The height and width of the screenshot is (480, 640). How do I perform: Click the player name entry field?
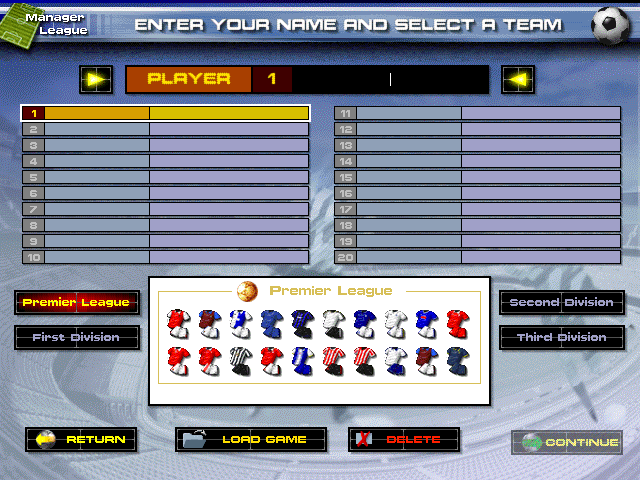(x=390, y=79)
